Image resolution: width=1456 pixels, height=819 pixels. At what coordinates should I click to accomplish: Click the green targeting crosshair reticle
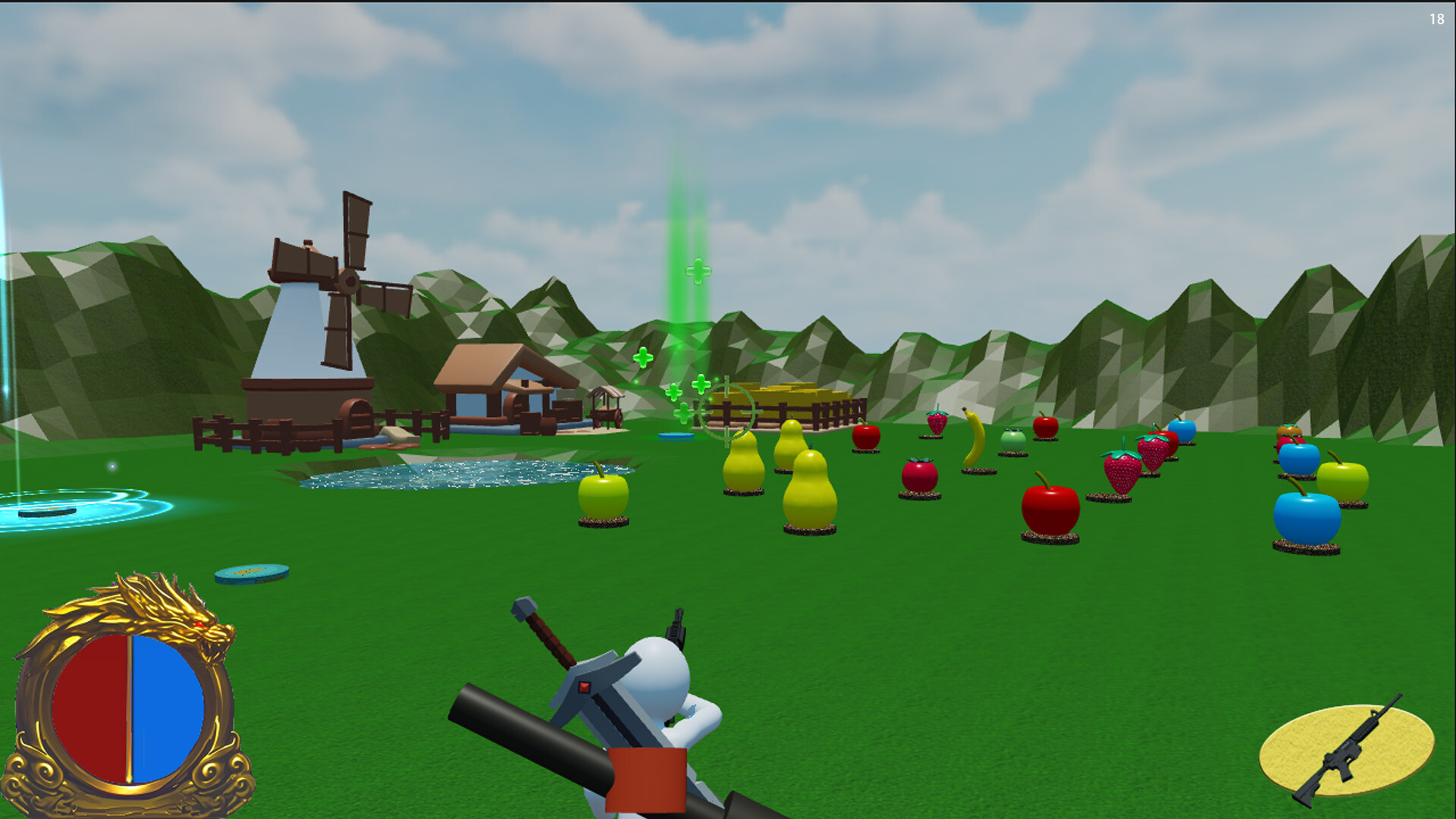pyautogui.click(x=726, y=413)
